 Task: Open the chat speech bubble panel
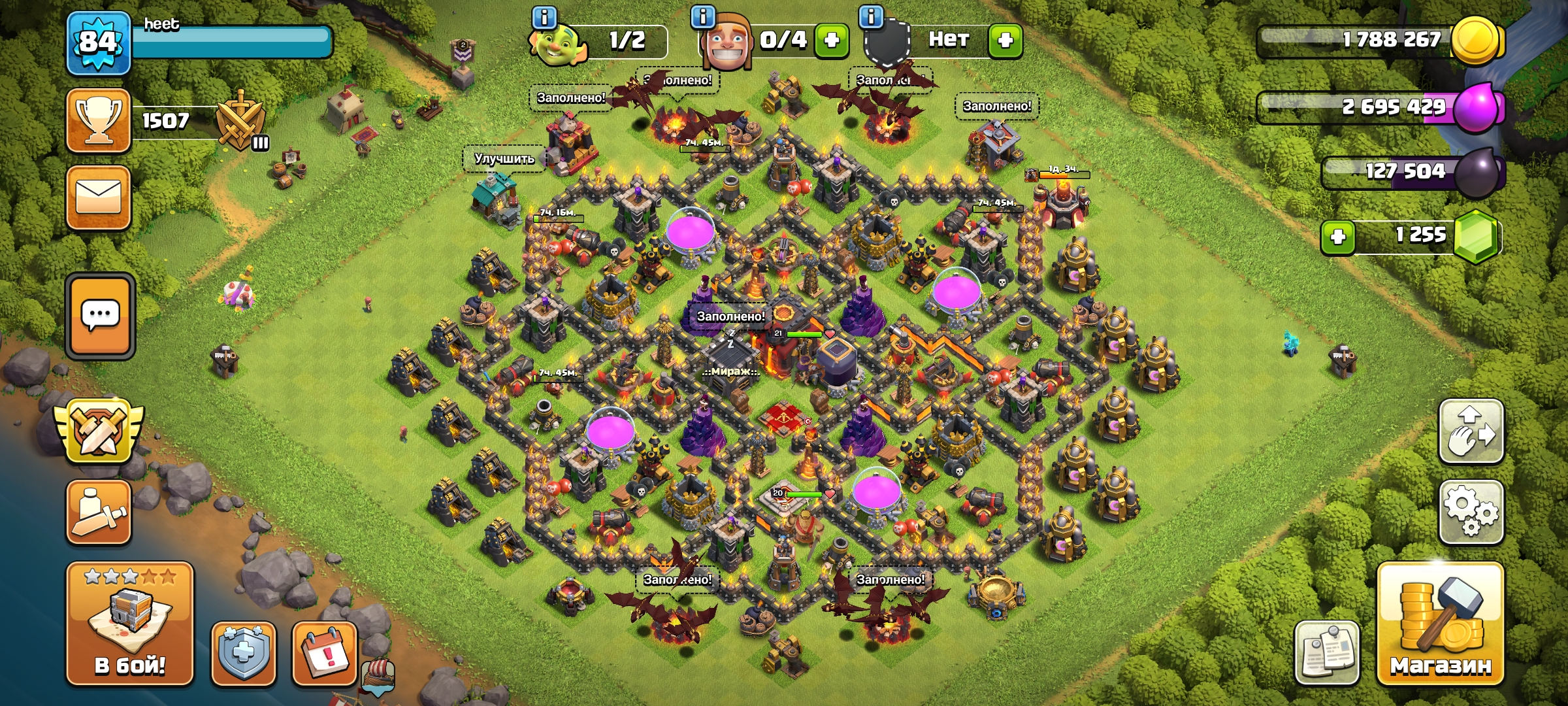[x=100, y=316]
